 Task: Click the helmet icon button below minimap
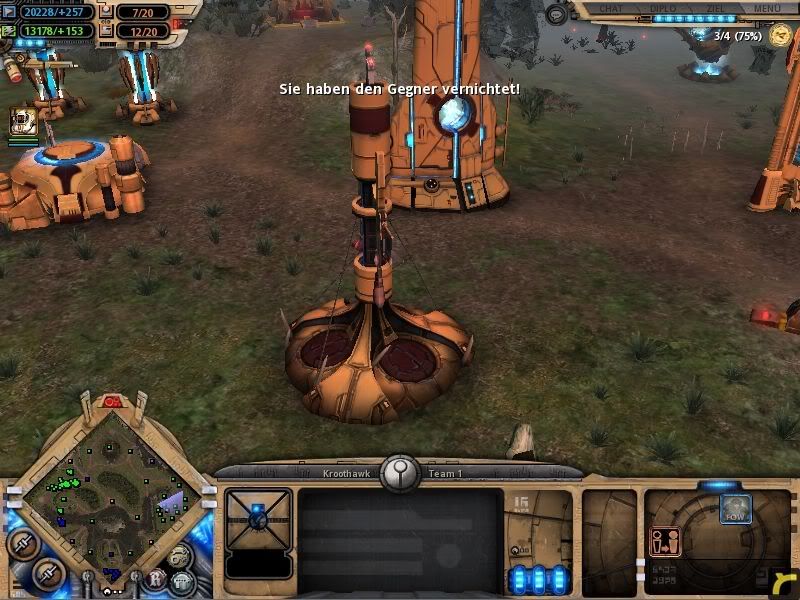click(182, 580)
